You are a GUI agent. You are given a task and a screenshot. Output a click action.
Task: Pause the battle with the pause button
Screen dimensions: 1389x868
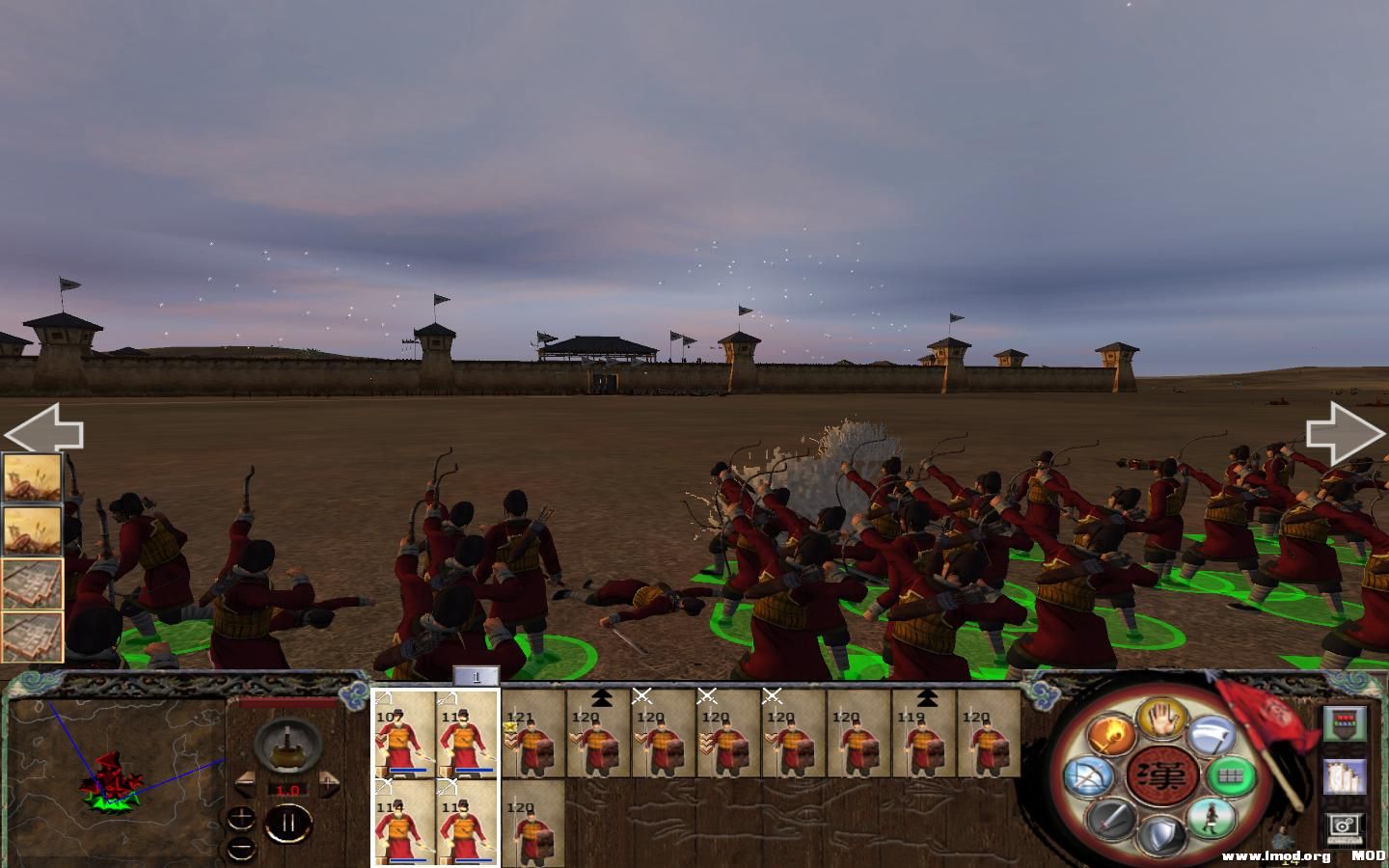coord(289,821)
